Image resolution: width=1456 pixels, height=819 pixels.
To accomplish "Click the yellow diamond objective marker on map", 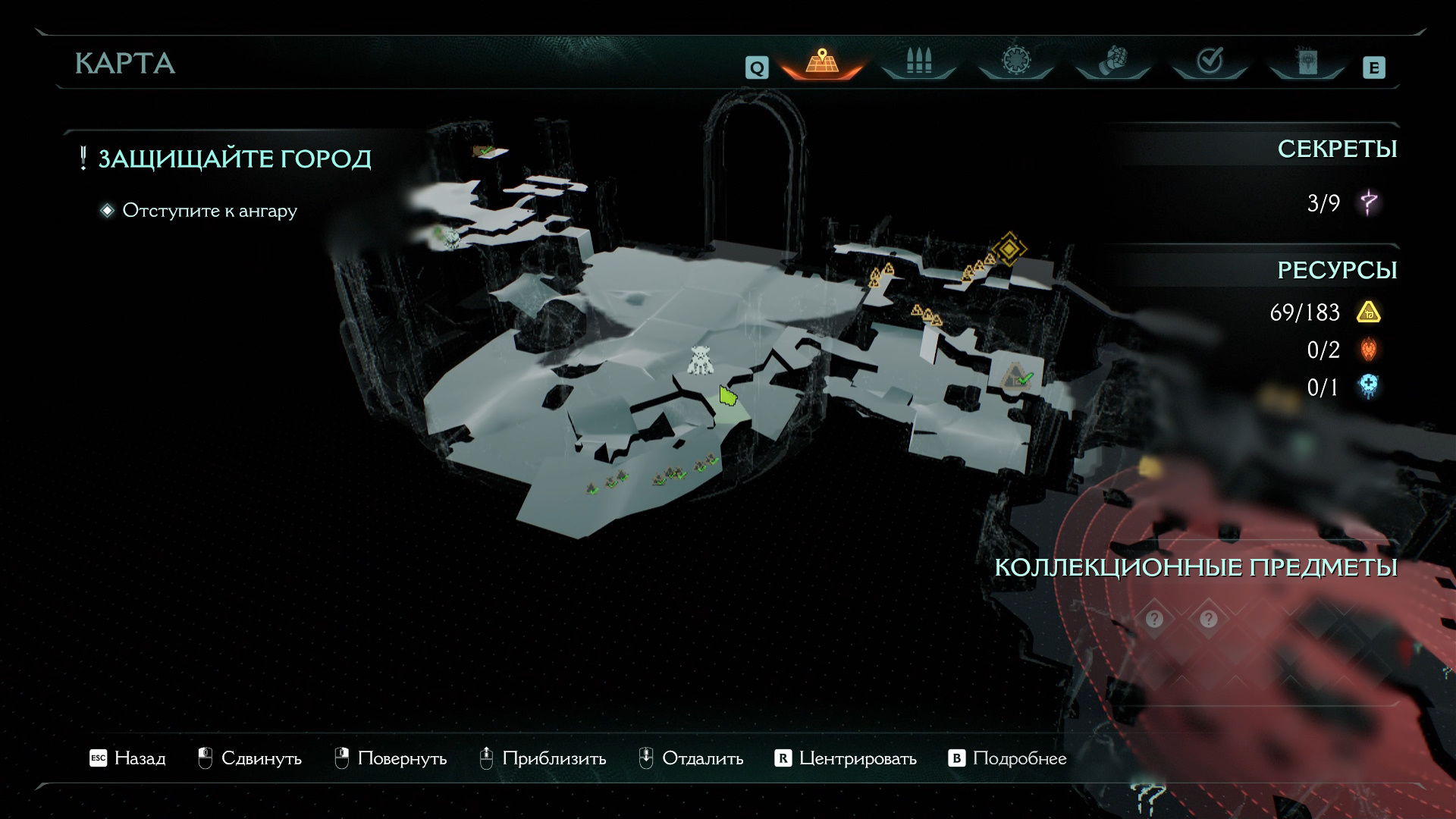I will click(1009, 248).
